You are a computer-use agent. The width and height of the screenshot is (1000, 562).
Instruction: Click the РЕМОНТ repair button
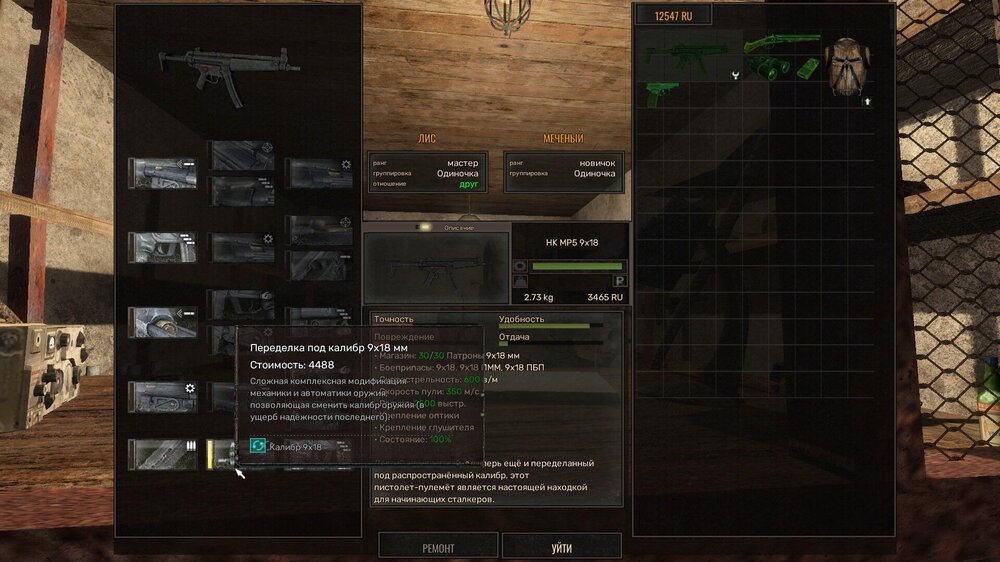pos(438,547)
